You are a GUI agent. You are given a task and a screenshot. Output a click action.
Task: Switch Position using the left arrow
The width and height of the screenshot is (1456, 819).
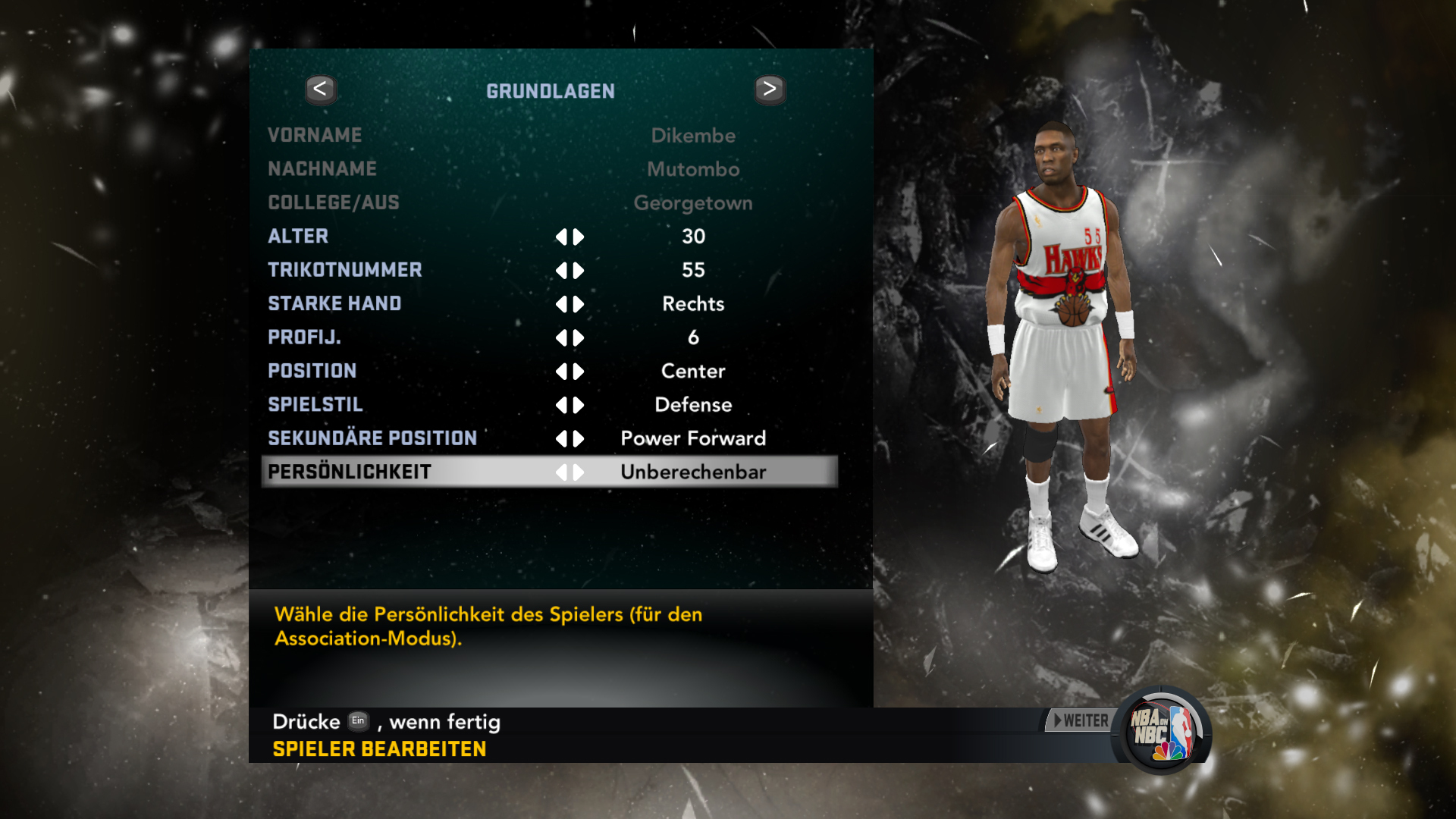pyautogui.click(x=561, y=372)
